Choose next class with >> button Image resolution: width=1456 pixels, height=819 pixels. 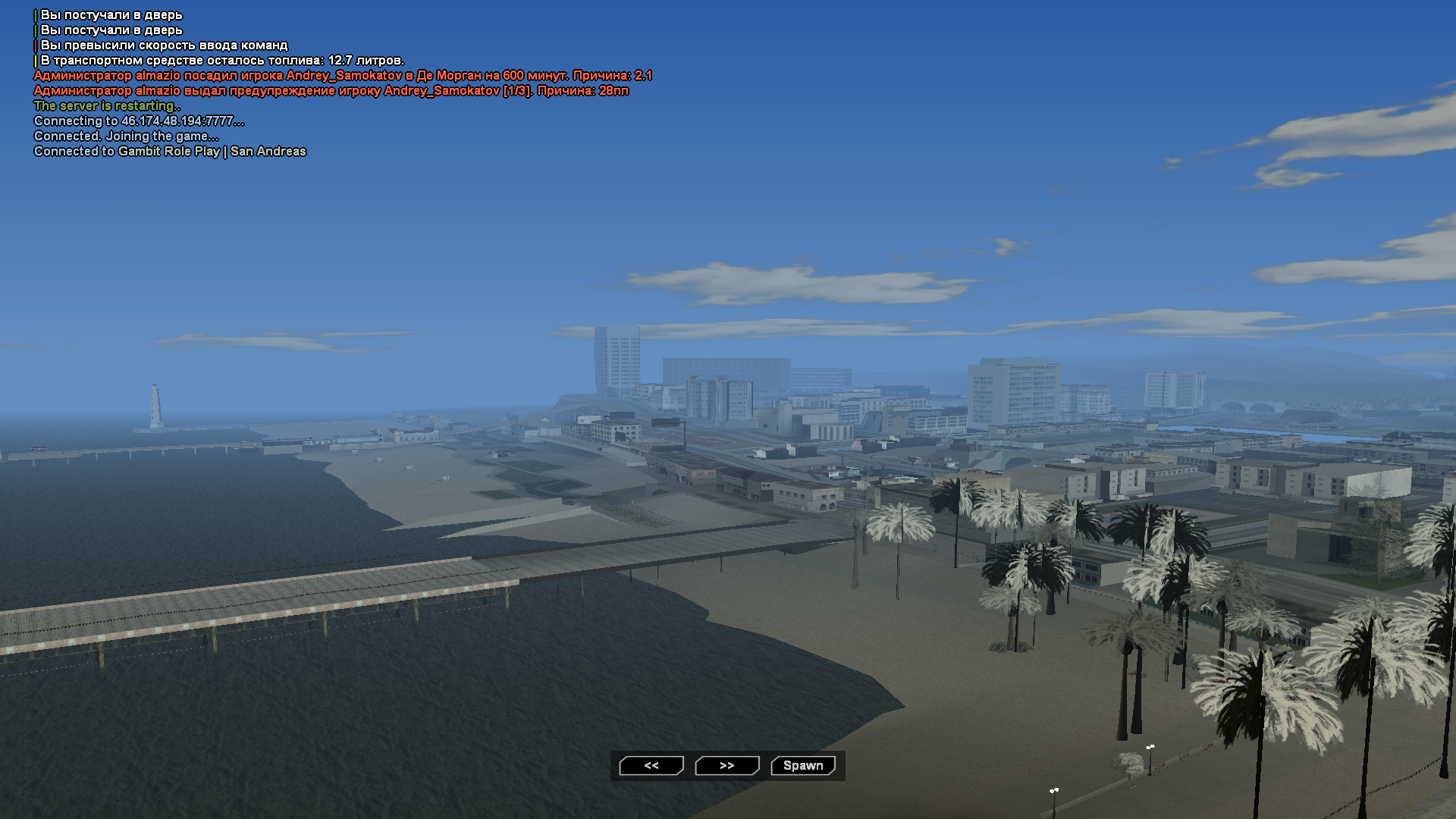point(727,766)
